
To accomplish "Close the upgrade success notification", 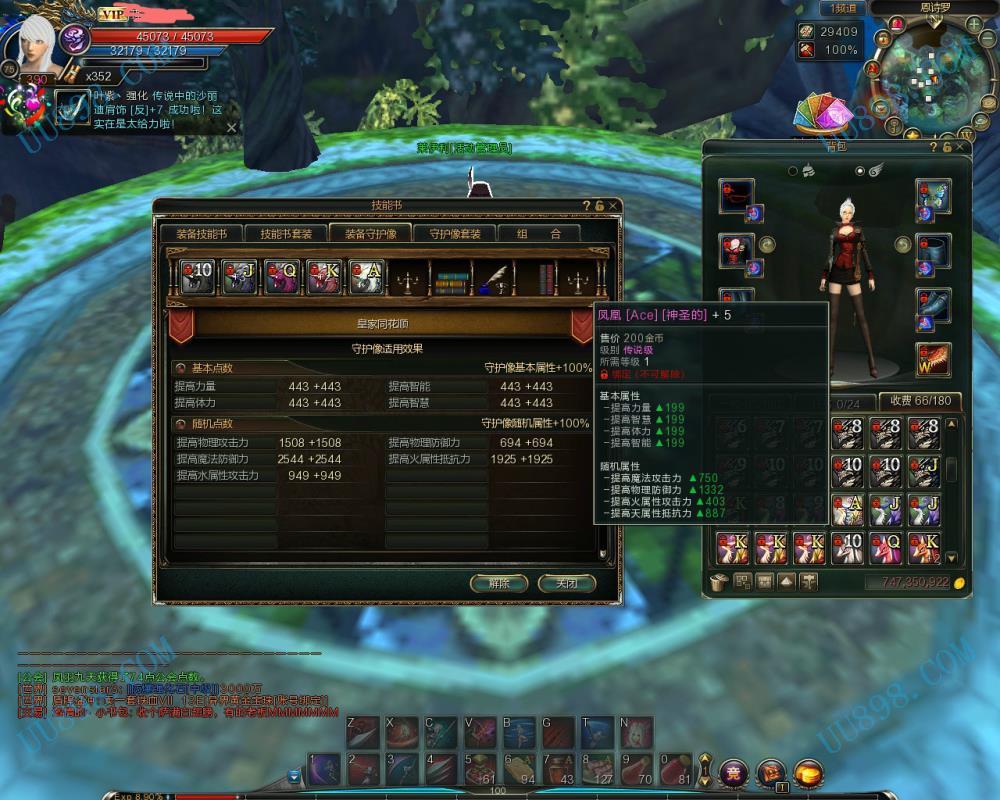I will 232,127.
